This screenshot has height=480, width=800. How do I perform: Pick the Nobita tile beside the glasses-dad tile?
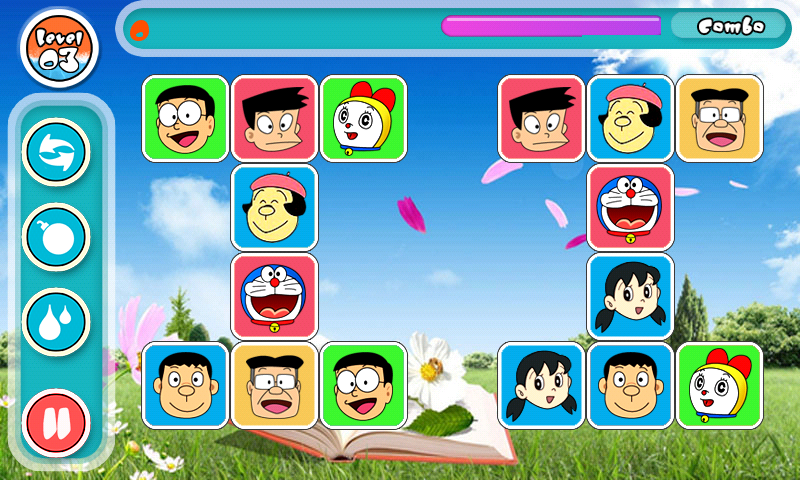[x=363, y=386]
